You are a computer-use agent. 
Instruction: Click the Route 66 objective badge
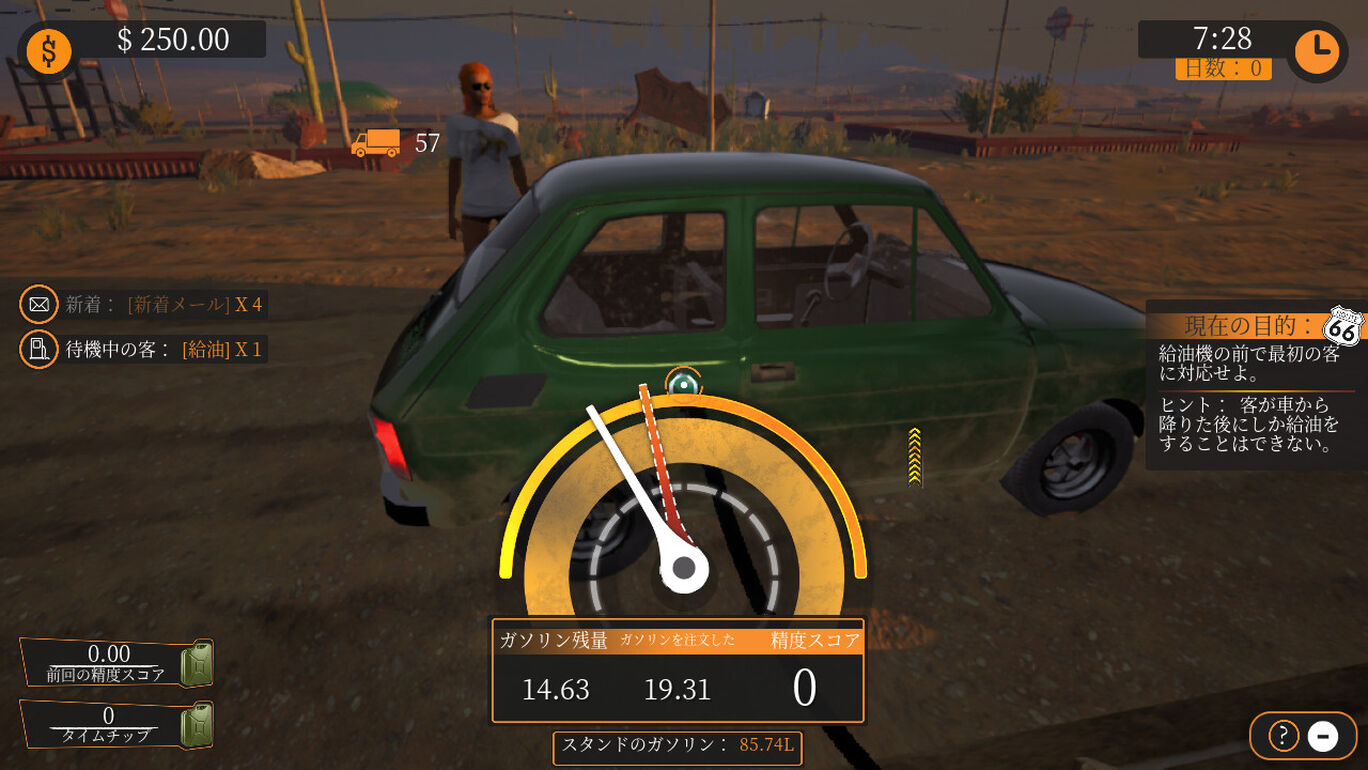tap(1342, 327)
